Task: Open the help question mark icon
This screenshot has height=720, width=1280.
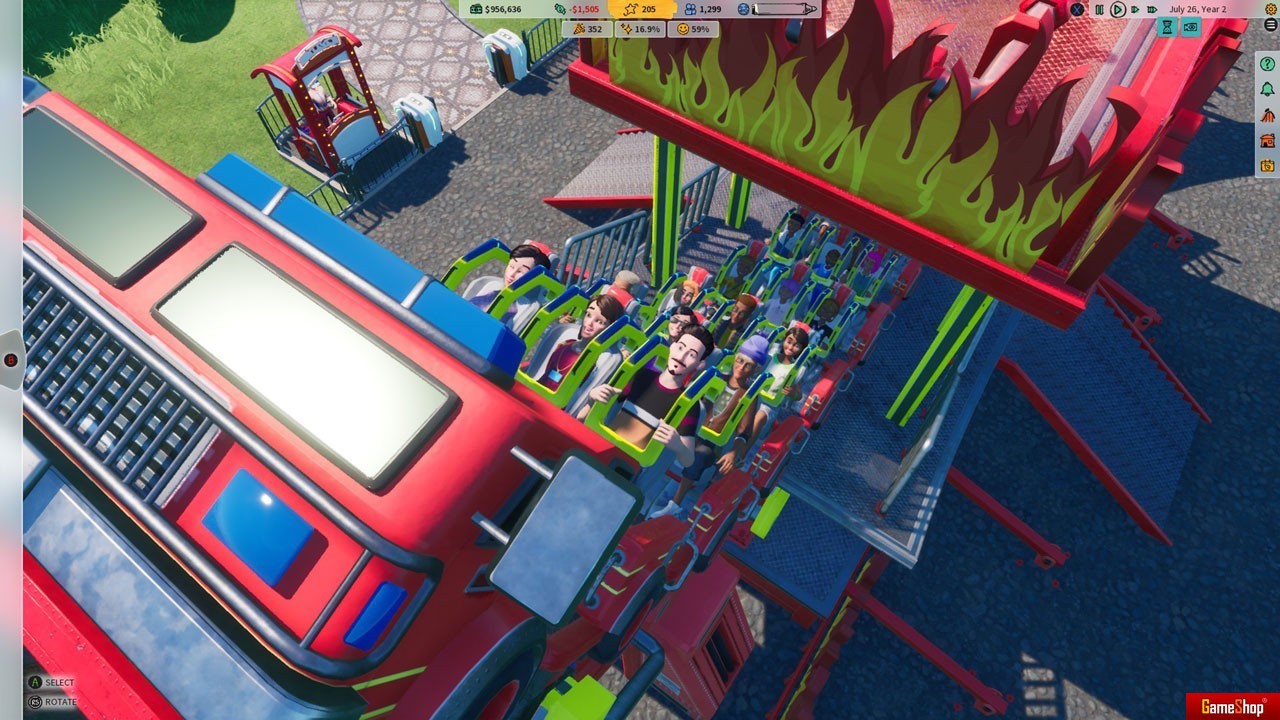Action: click(1268, 64)
